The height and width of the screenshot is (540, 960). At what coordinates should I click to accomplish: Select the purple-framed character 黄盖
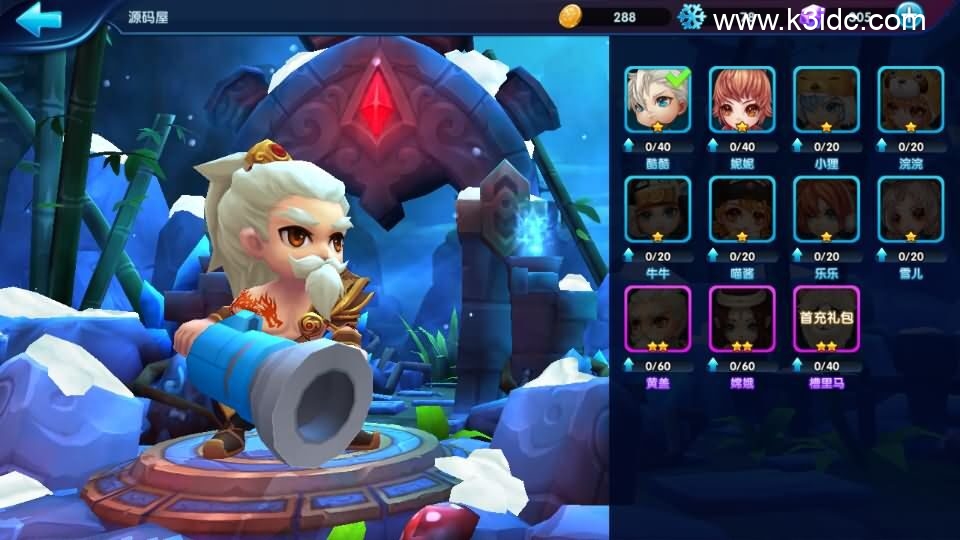click(x=658, y=319)
